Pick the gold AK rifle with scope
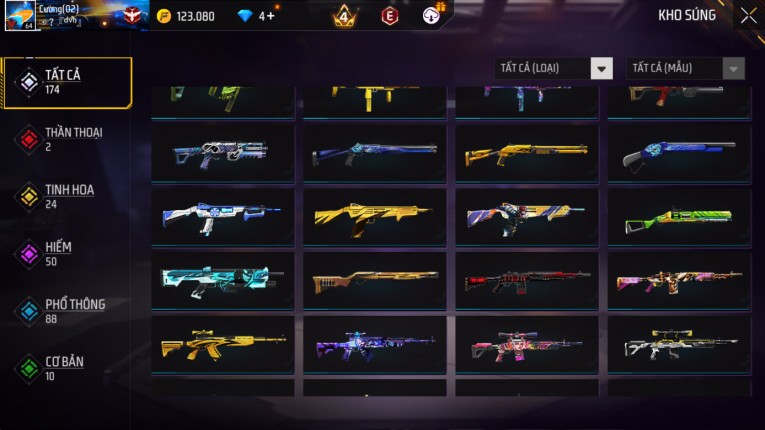Viewport: 765px width, 430px height. coord(223,344)
